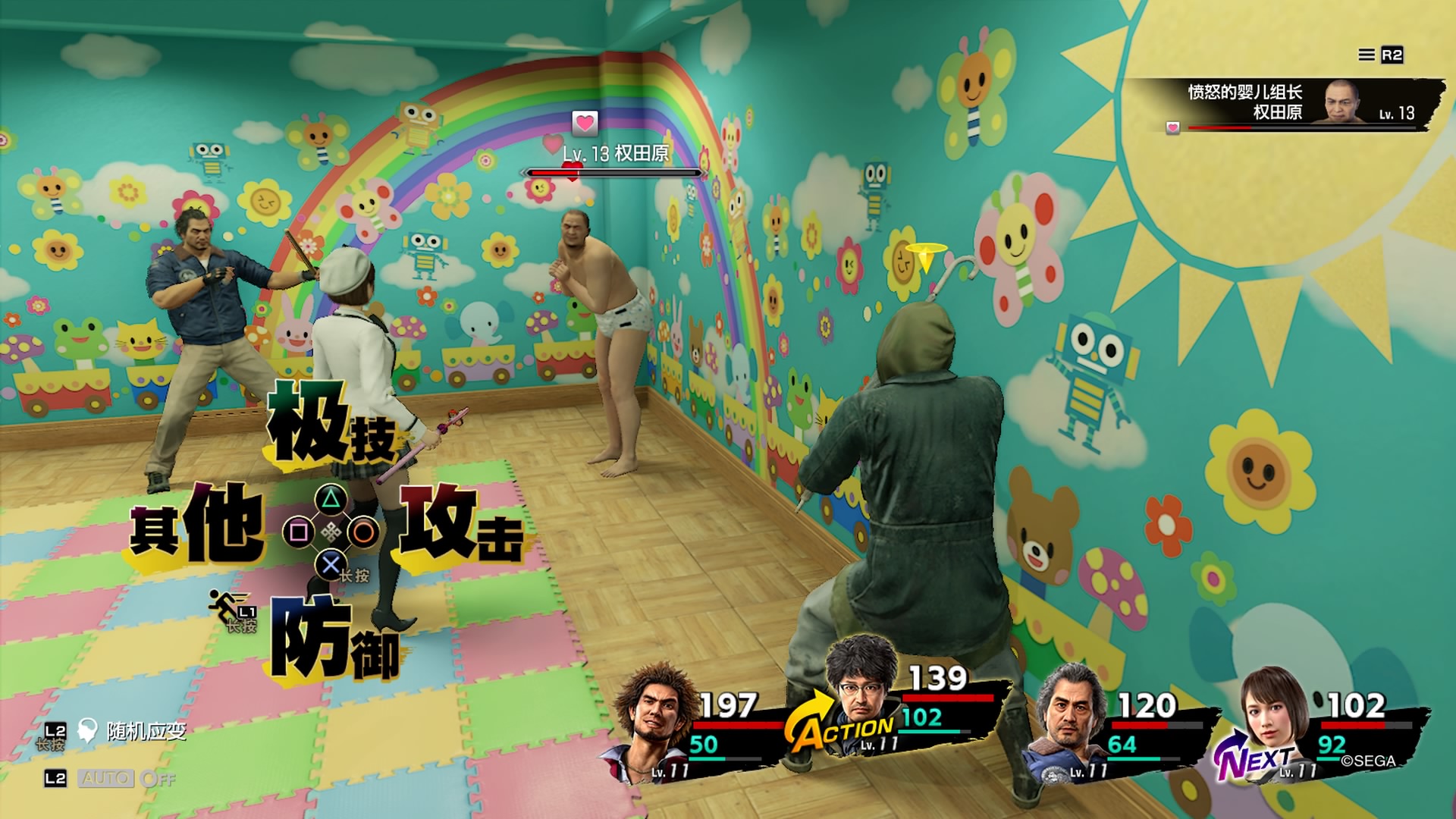Toggle the AUTO battle switch

tap(107, 778)
